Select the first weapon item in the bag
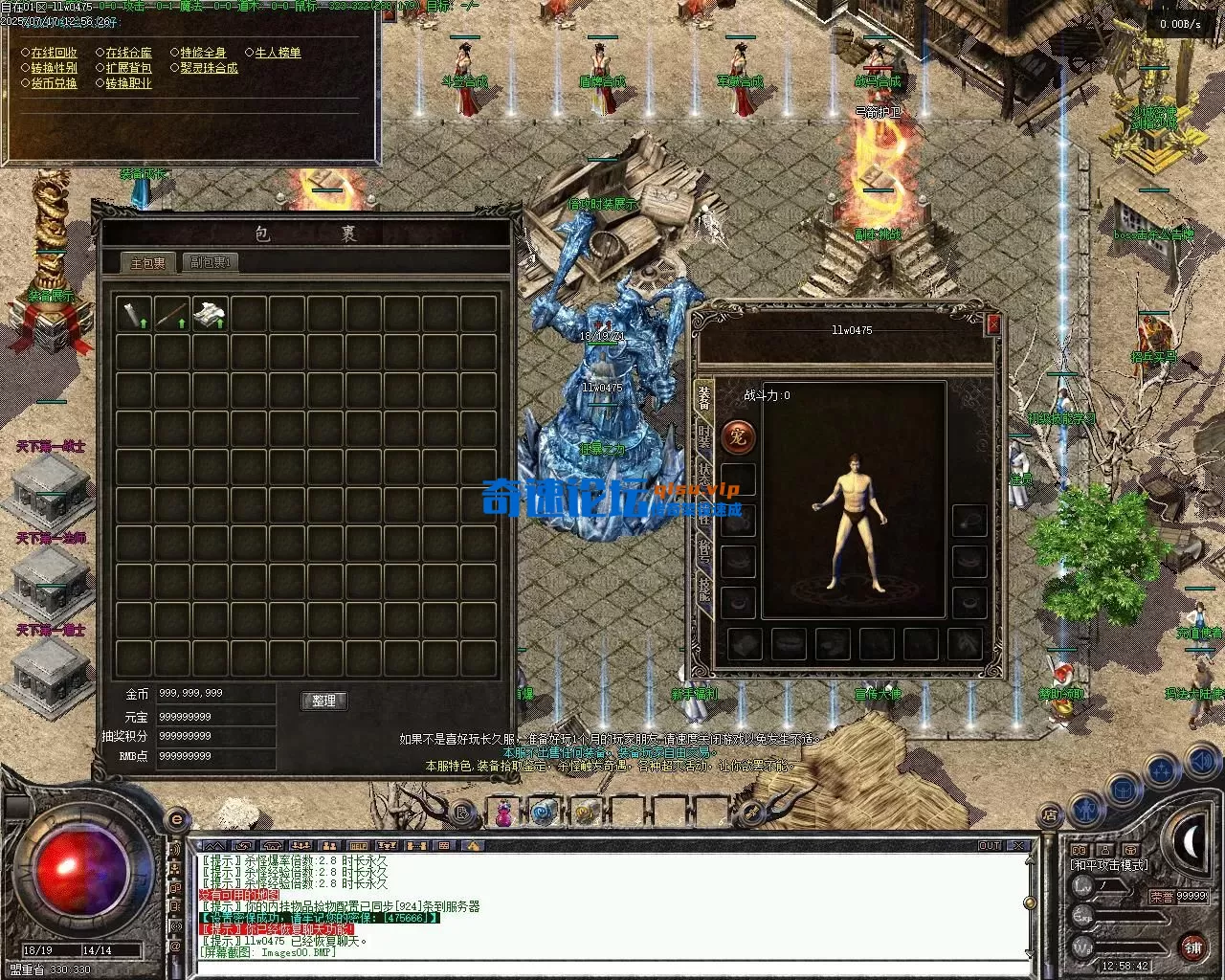This screenshot has height=980, width=1225. 134,314
